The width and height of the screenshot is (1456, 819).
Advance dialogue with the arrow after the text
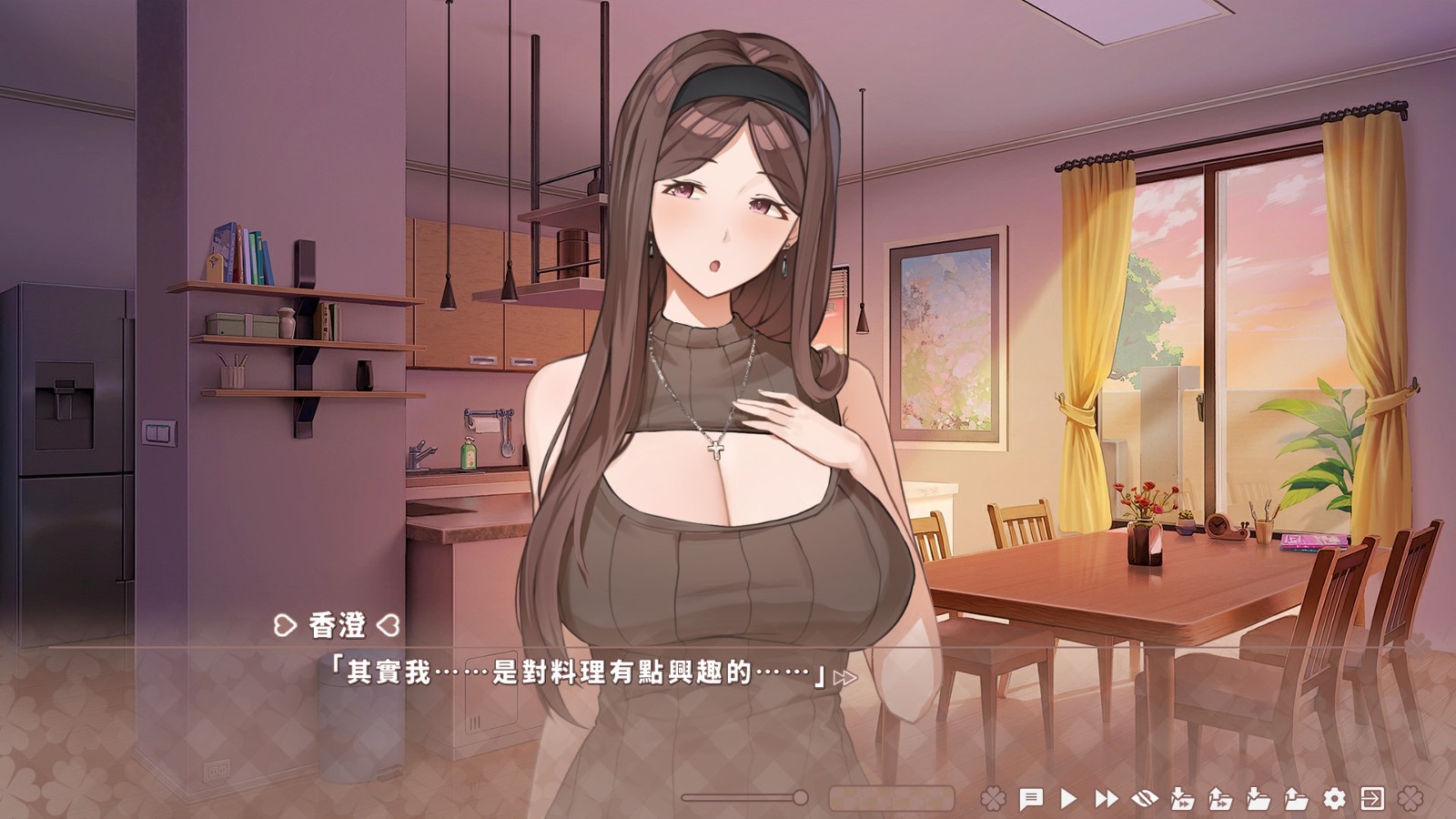pos(845,677)
